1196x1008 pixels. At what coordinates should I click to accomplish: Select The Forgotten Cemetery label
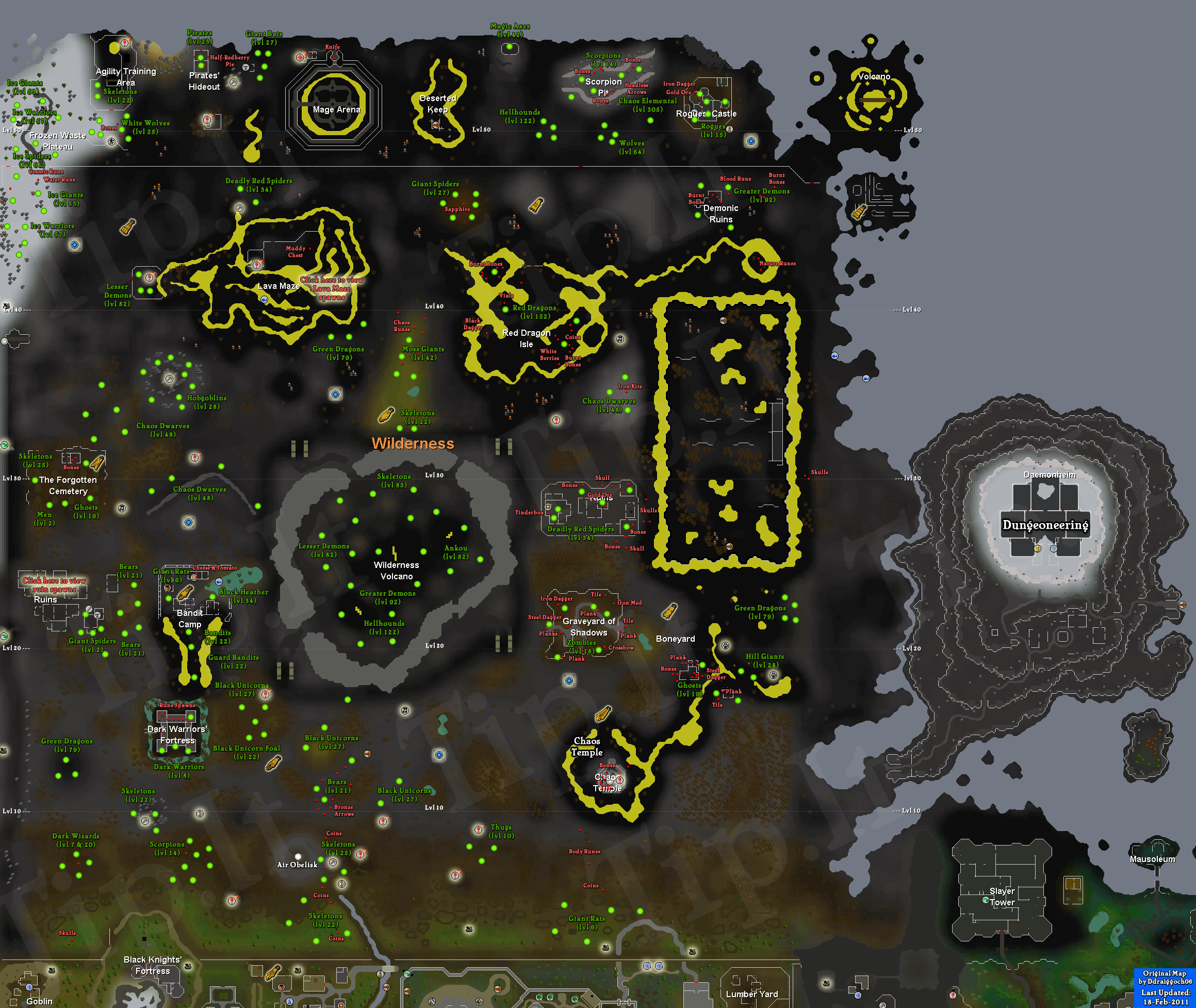tap(68, 485)
